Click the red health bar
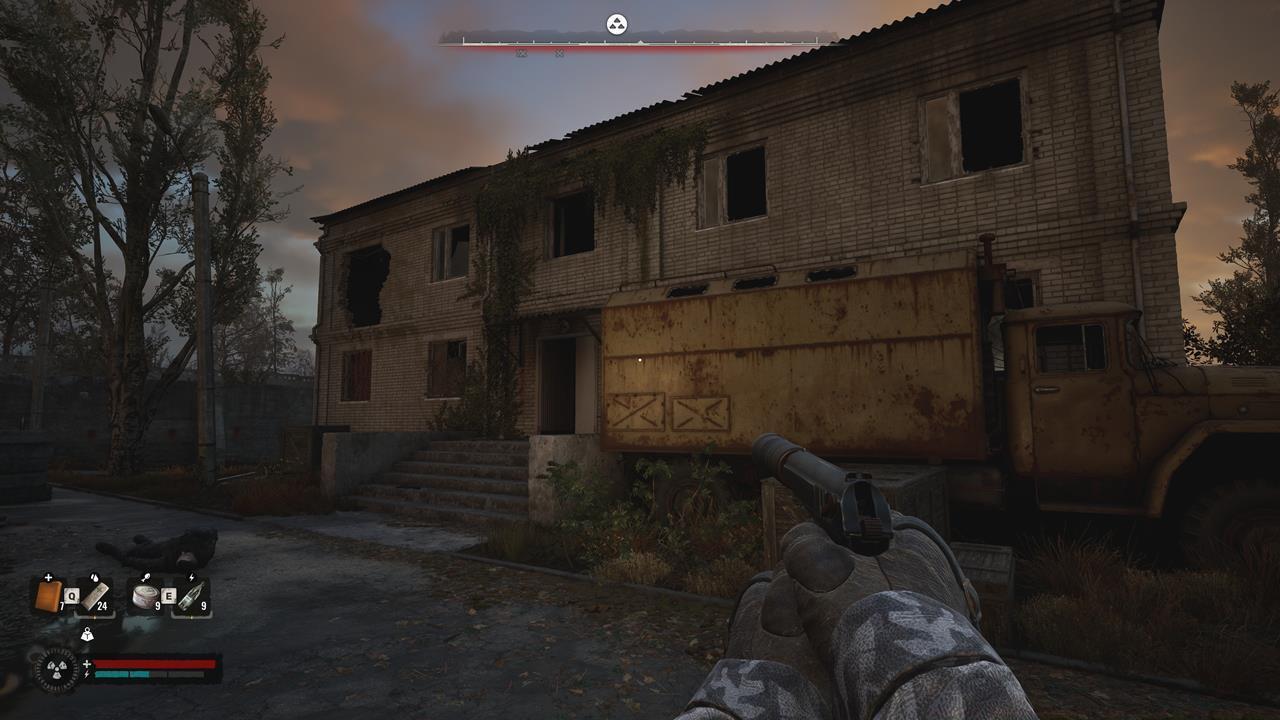The width and height of the screenshot is (1280, 720). click(x=153, y=663)
